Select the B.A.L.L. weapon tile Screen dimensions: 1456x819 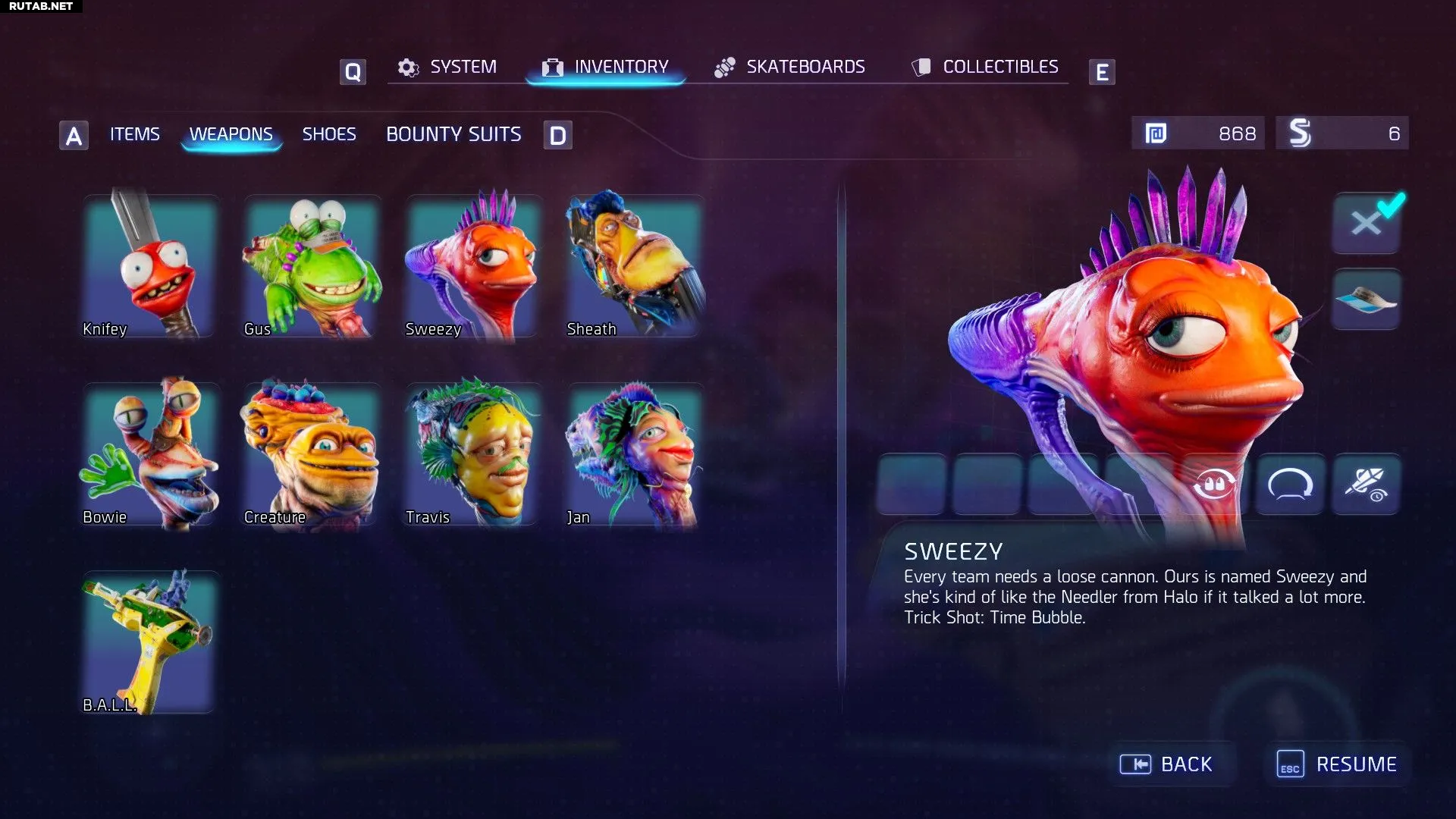(x=150, y=642)
